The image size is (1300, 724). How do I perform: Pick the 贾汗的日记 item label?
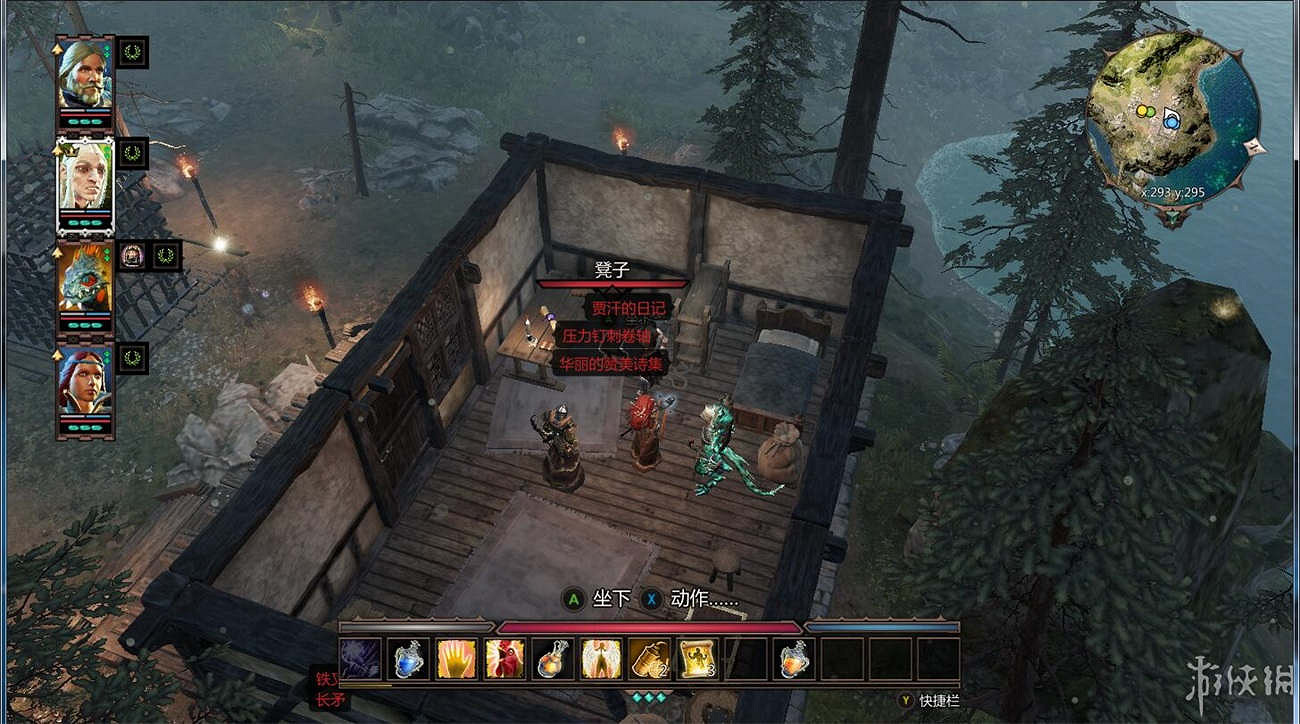[628, 308]
